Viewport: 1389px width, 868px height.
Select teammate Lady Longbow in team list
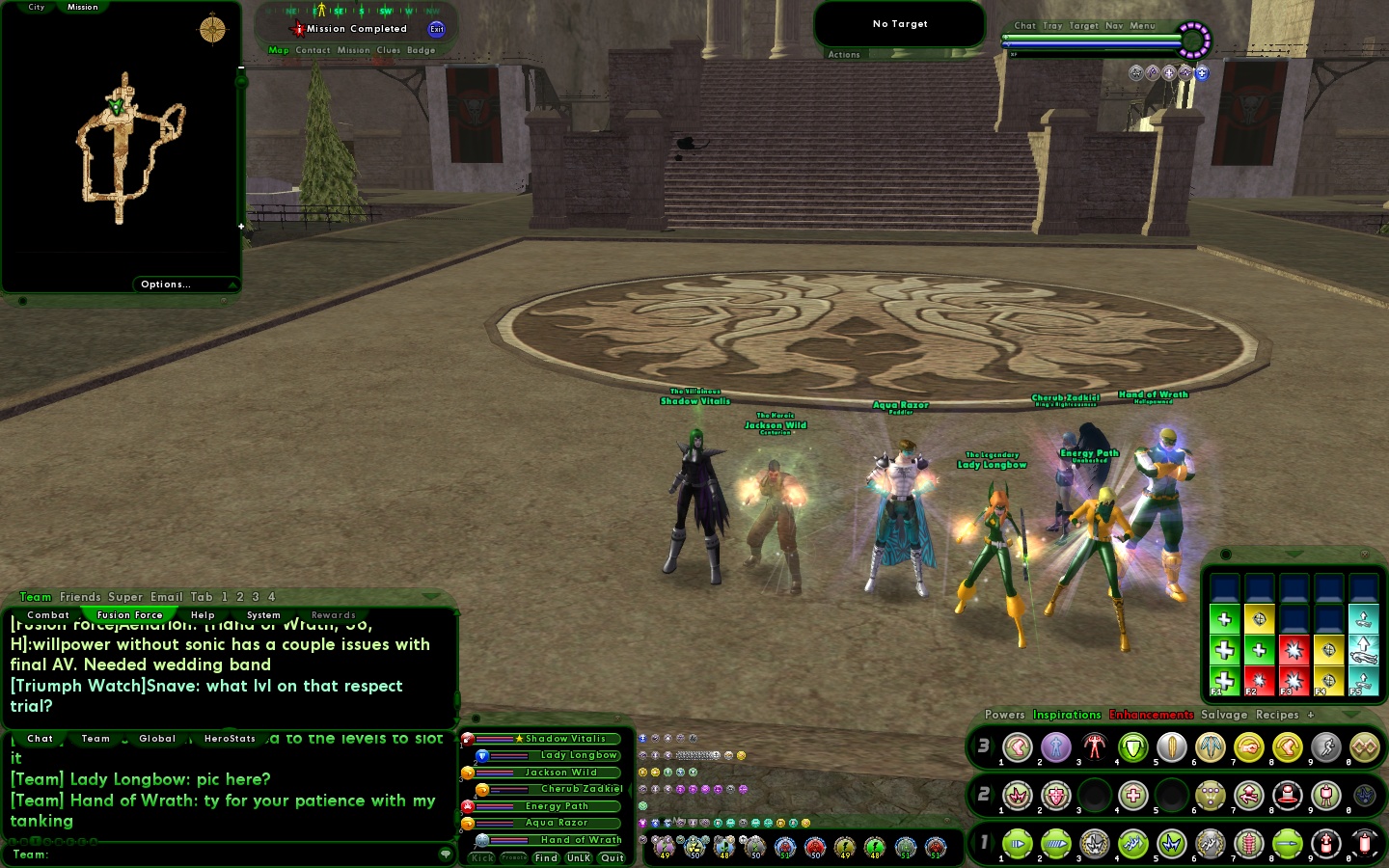578,755
